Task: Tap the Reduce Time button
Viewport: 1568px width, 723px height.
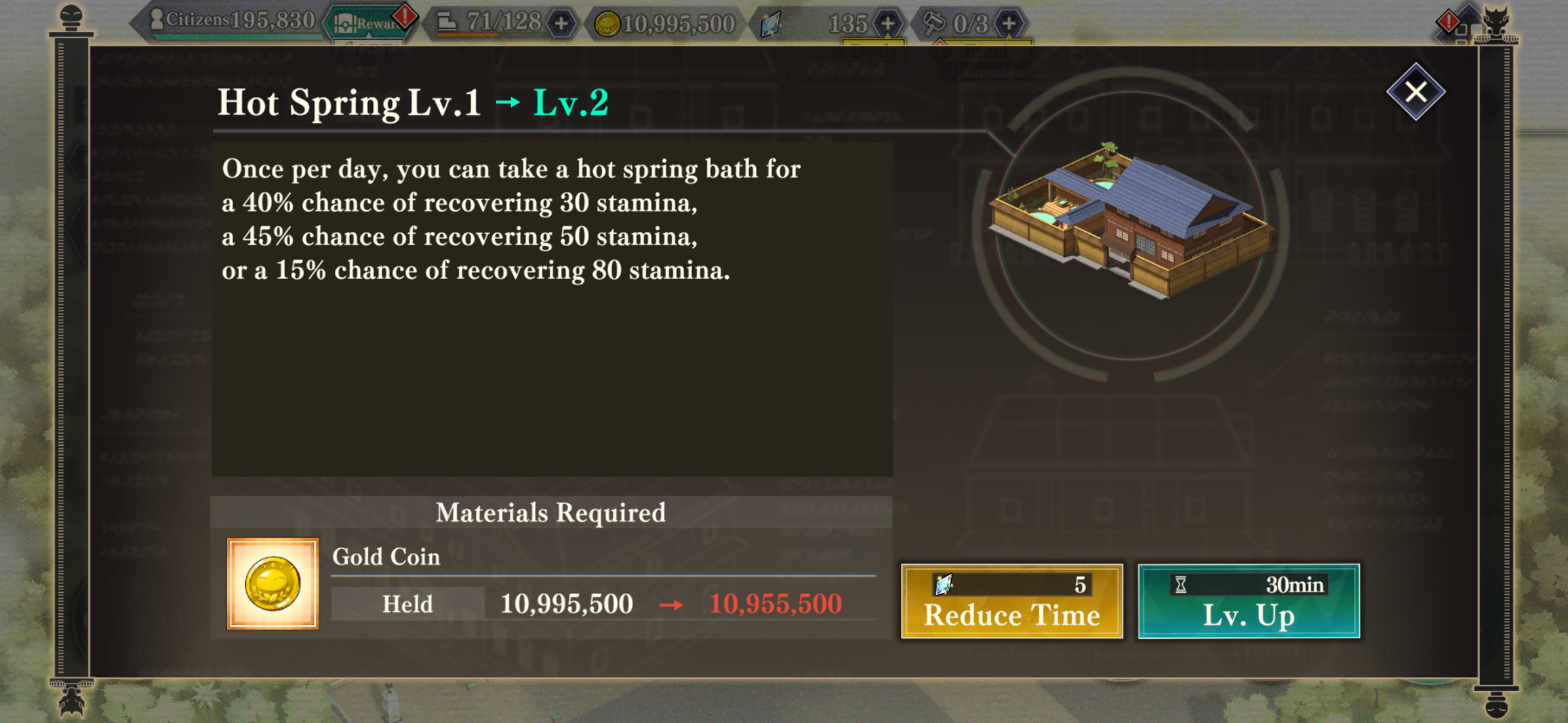Action: coord(1012,602)
